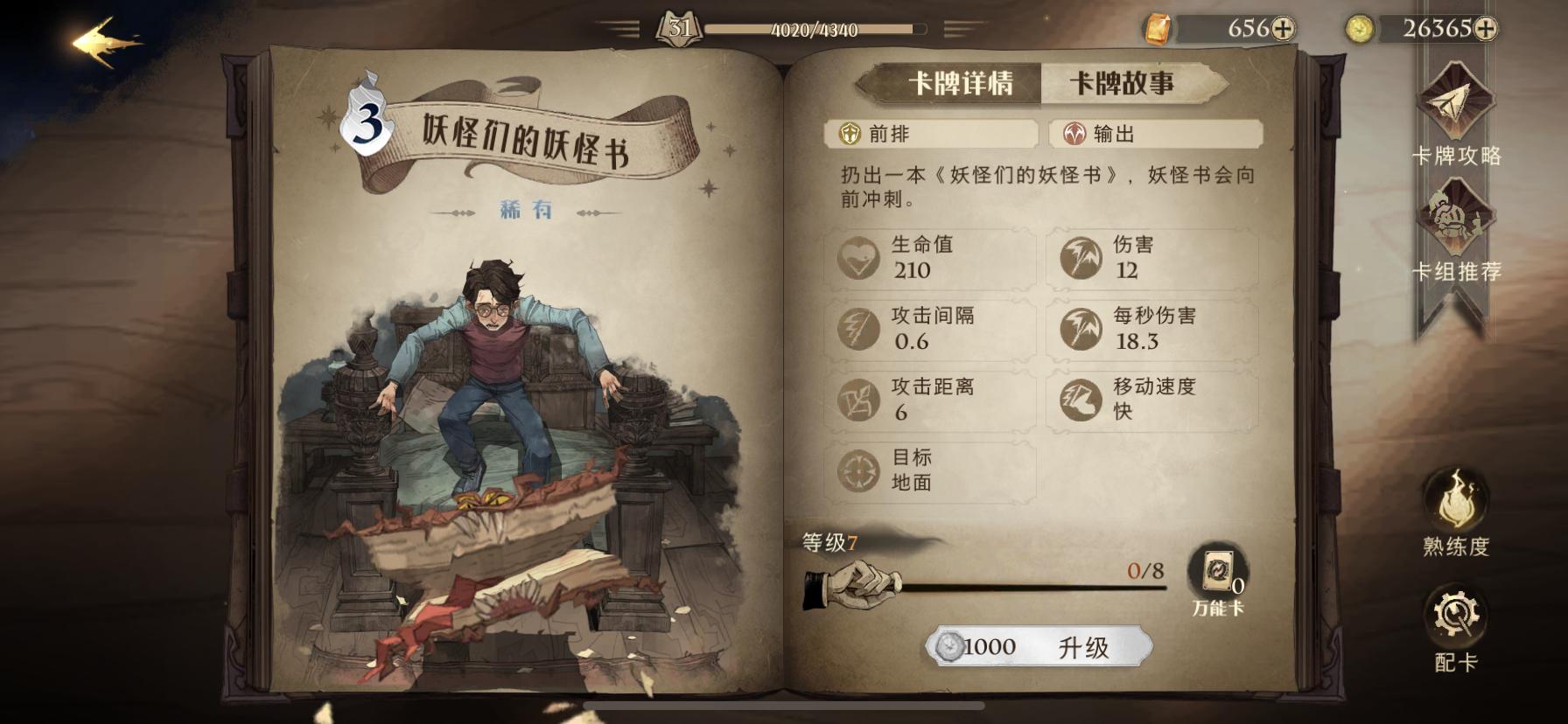Tap the card artwork of the Monster Book
This screenshot has height=724, width=1568.
click(x=490, y=393)
